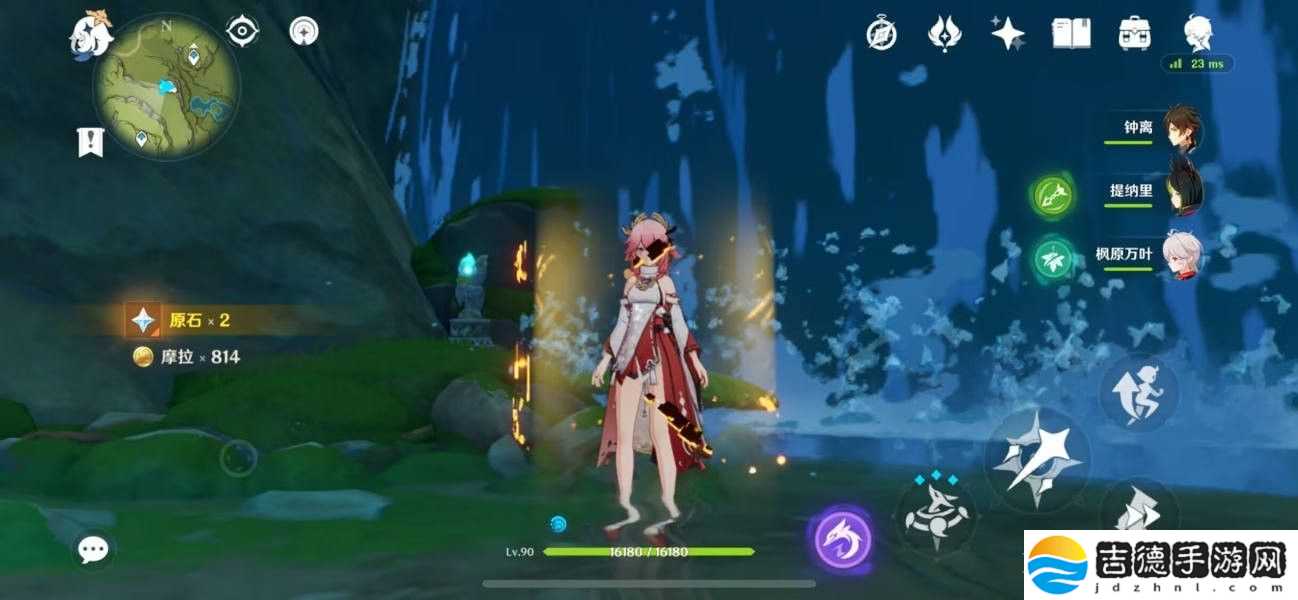This screenshot has width=1298, height=600.
Task: Open the circular minimap
Action: 166,86
